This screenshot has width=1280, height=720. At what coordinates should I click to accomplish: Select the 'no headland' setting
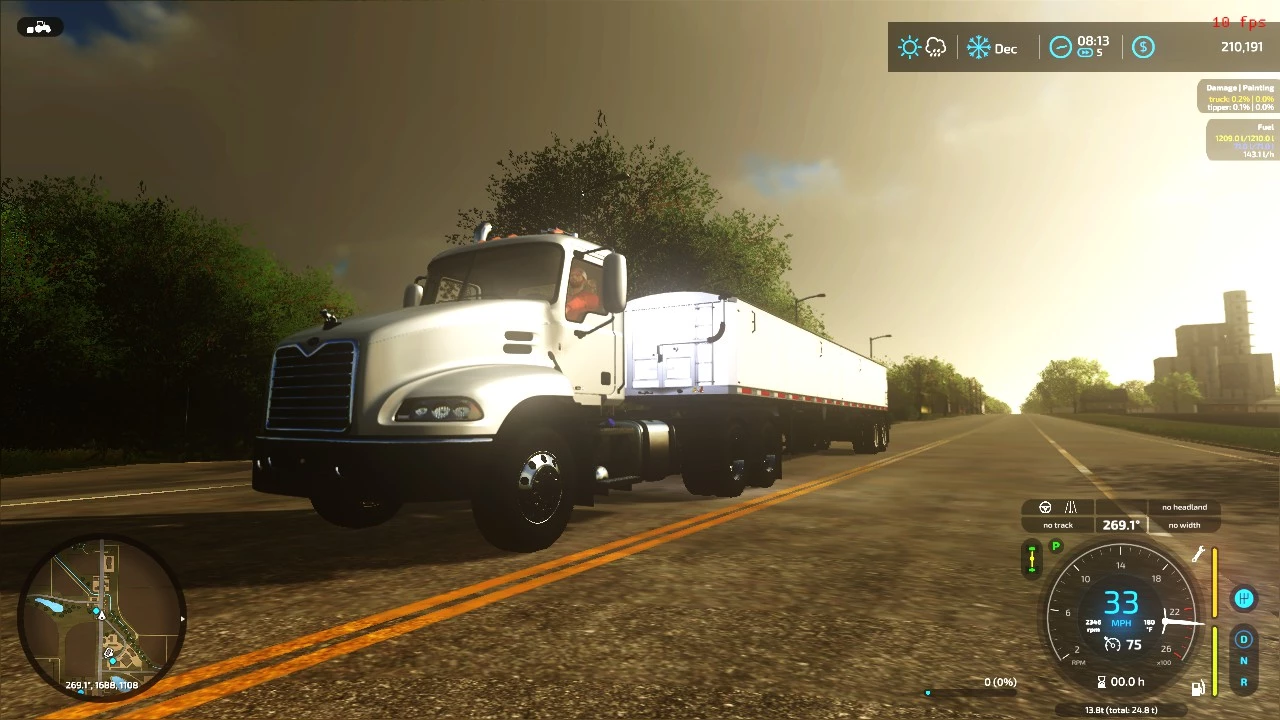(x=1184, y=508)
